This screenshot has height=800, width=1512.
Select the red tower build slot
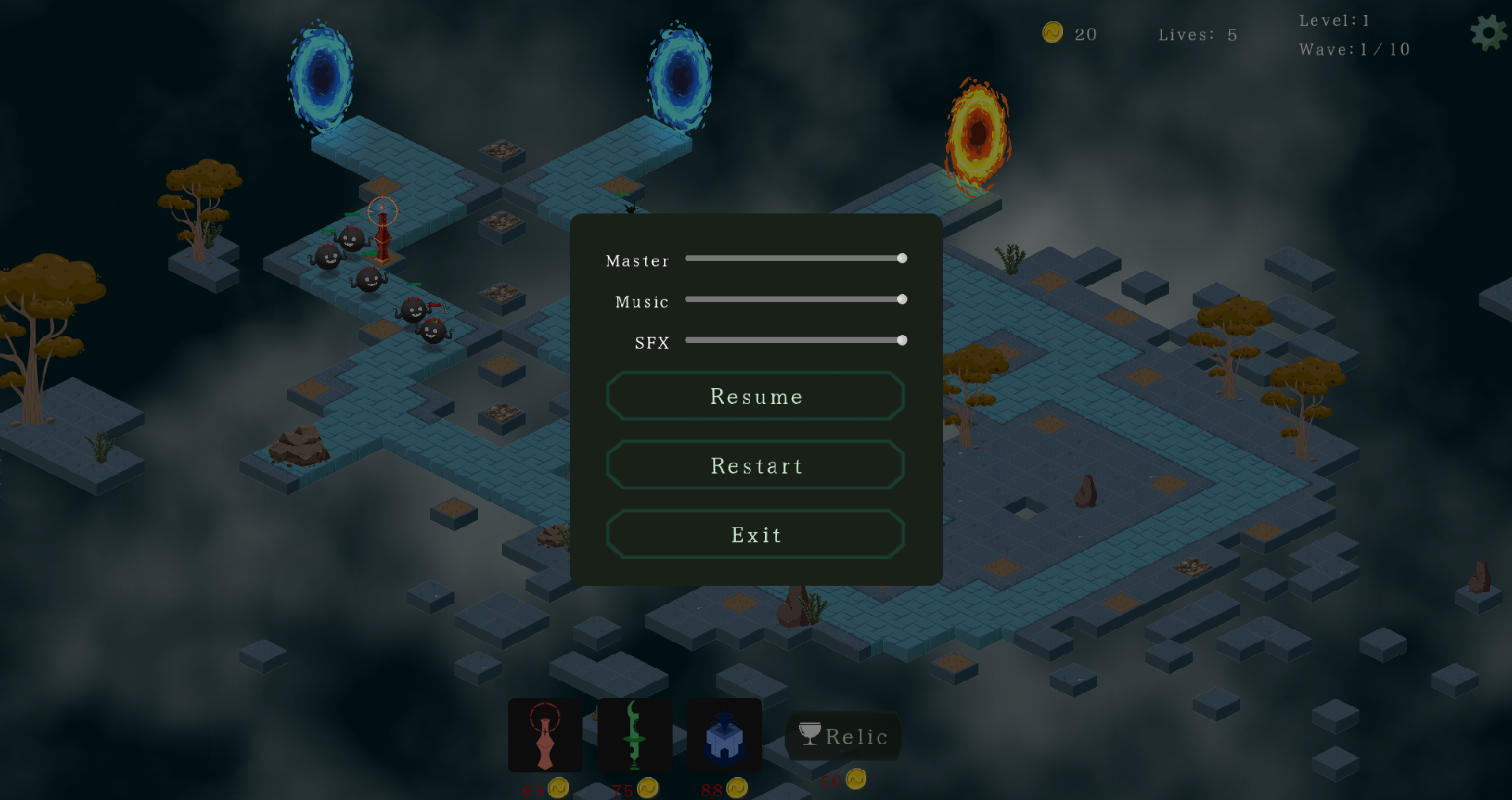(545, 735)
